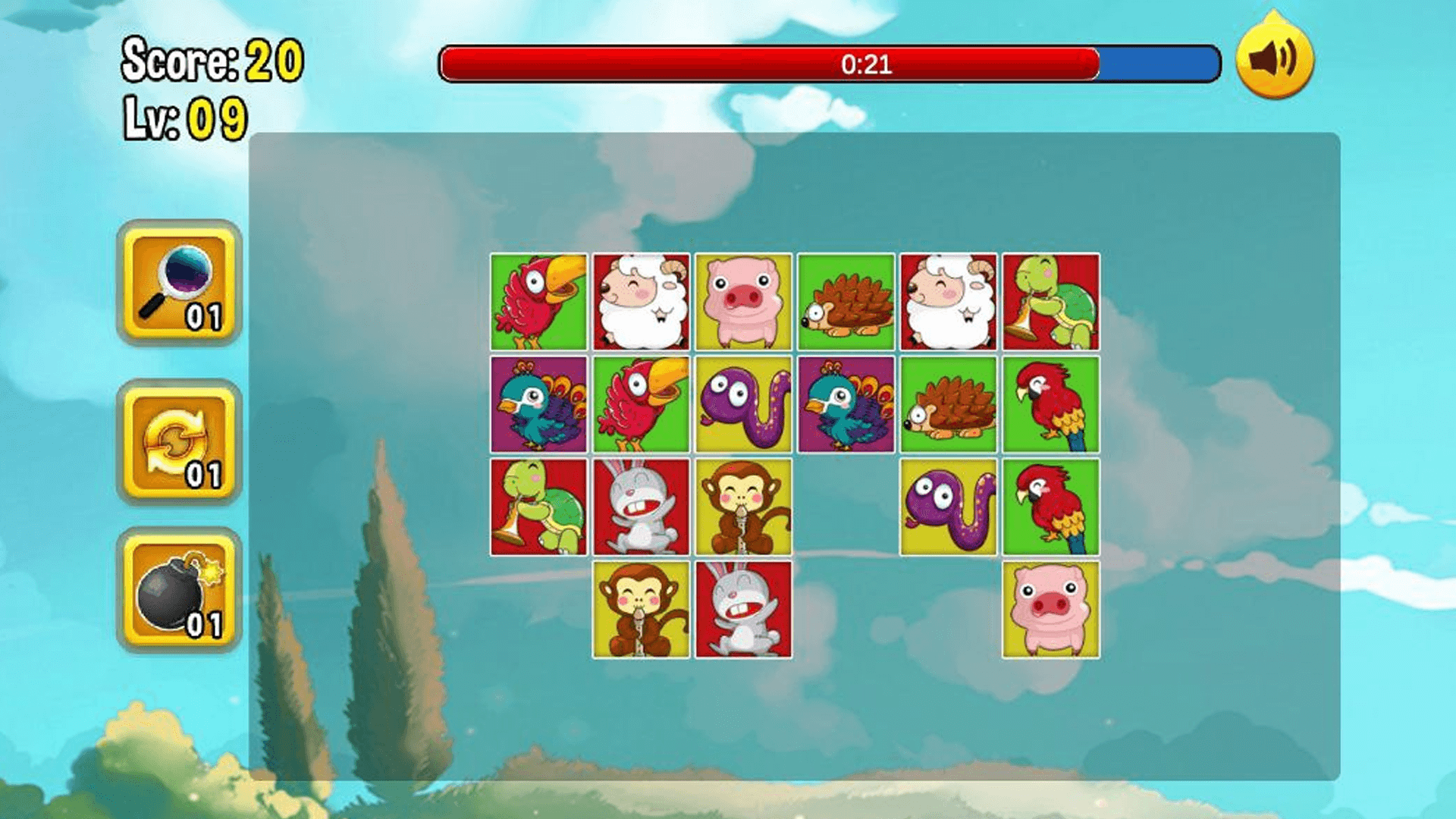1456x819 pixels.
Task: Toggle the sound speaker button
Action: pos(1274,61)
